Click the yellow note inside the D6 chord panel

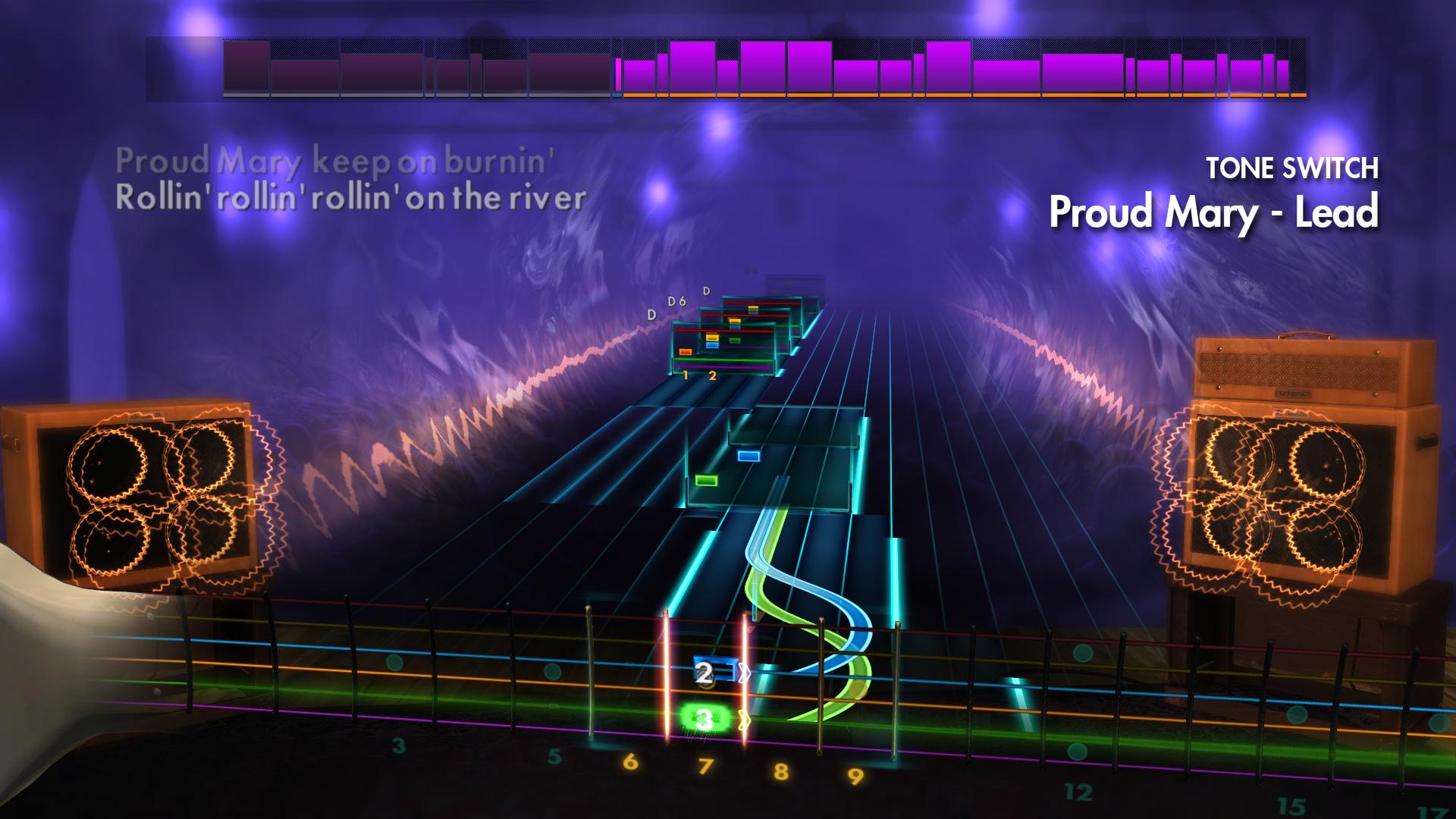point(735,321)
